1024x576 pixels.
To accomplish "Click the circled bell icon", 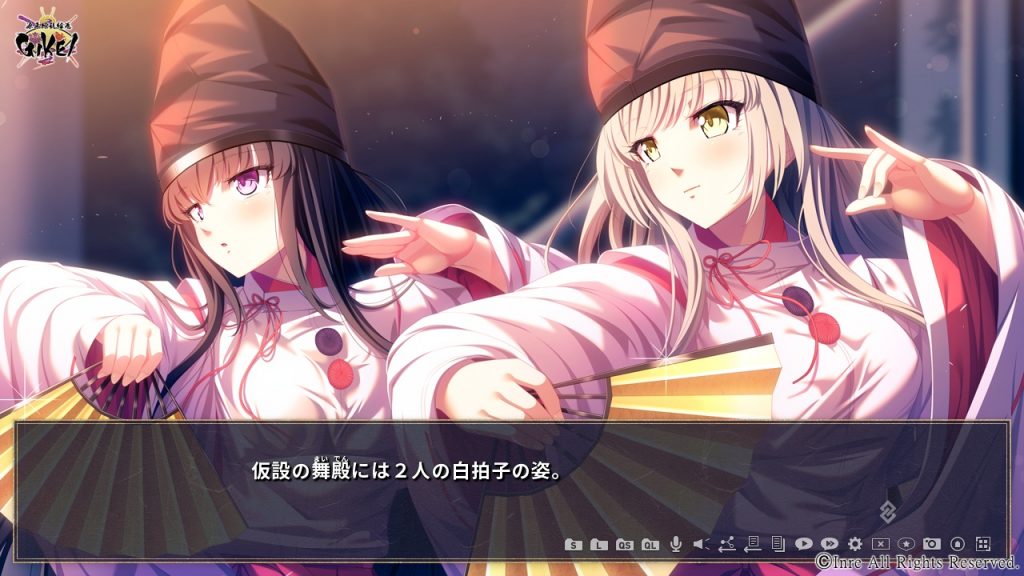I will 957,543.
